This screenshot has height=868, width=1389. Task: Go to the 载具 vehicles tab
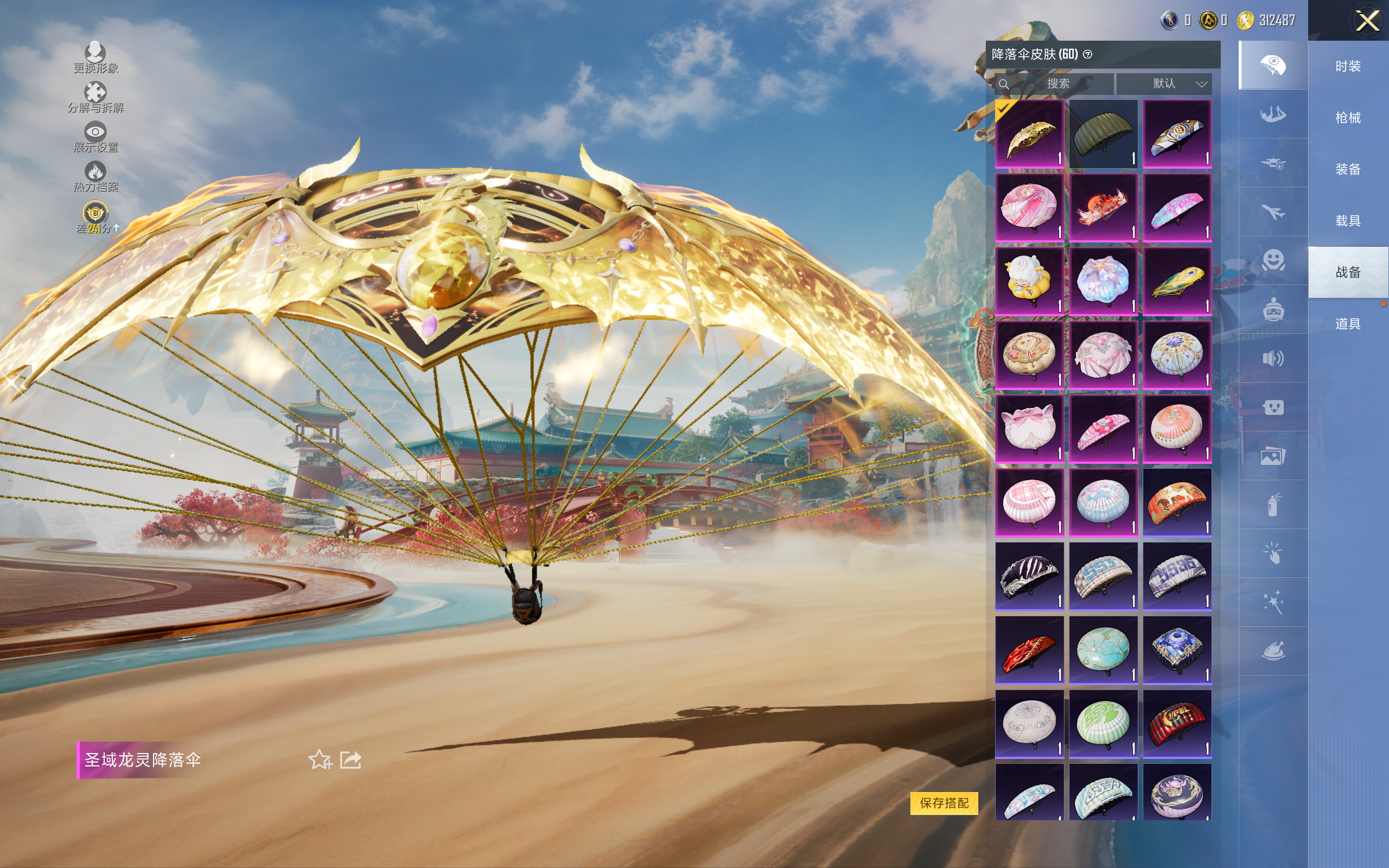[1348, 220]
